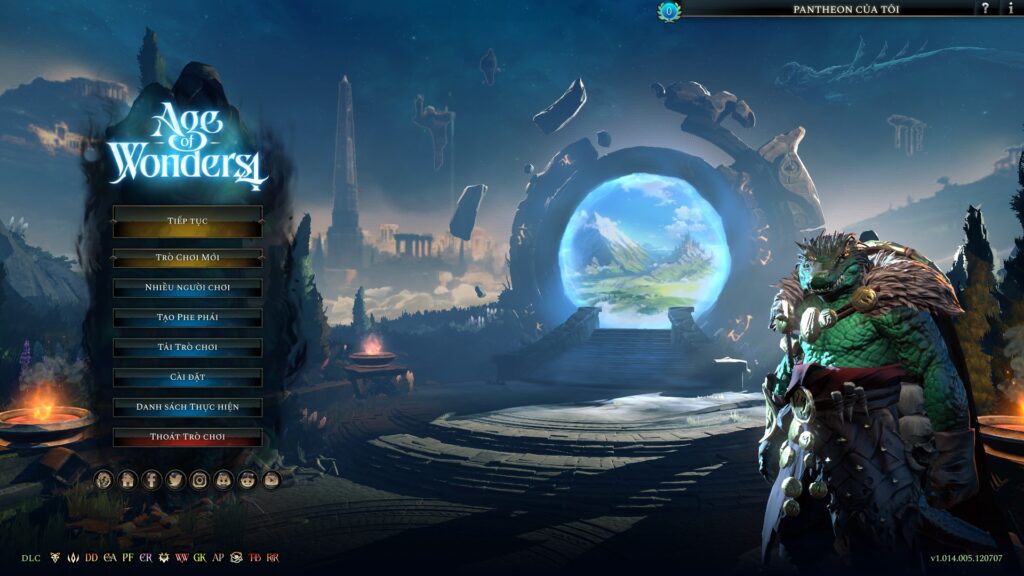Choose Tải Trò chơi to load game

point(187,348)
